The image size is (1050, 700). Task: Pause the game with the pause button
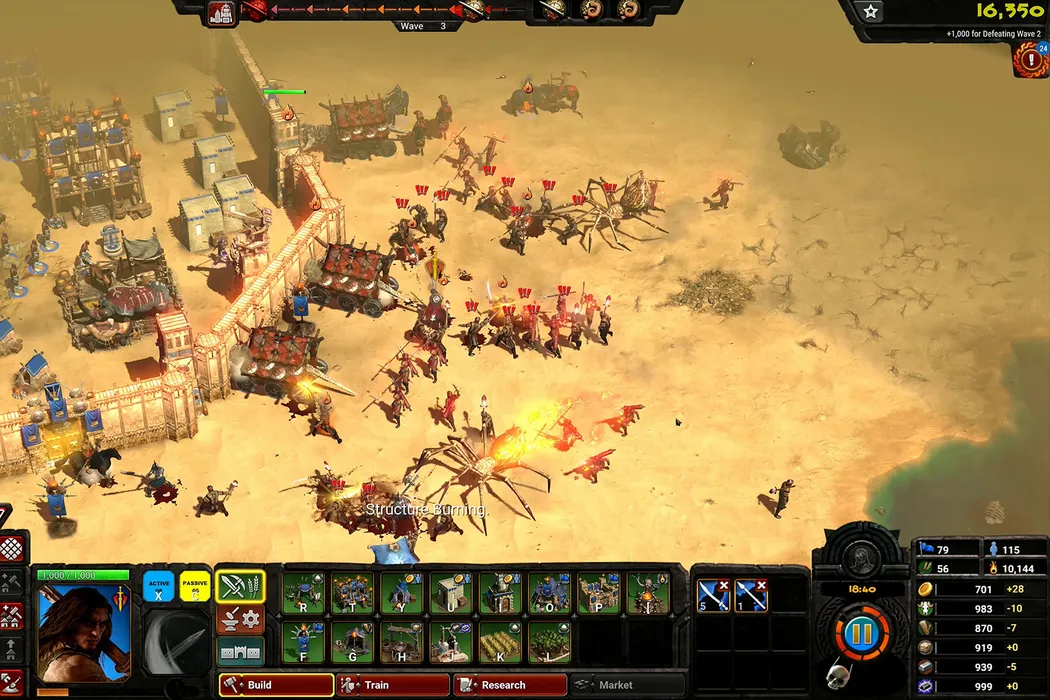coord(860,634)
